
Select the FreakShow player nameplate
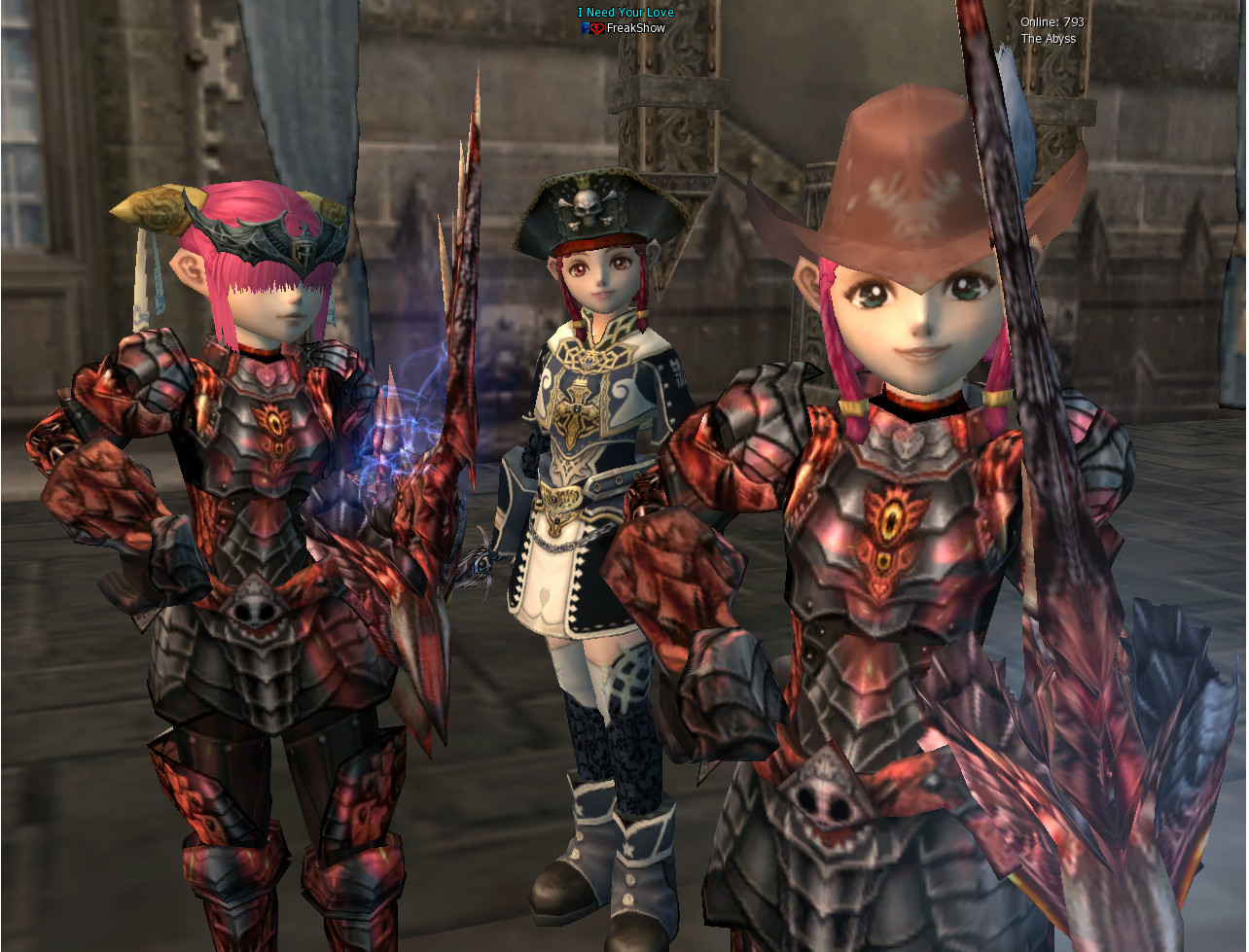click(634, 28)
